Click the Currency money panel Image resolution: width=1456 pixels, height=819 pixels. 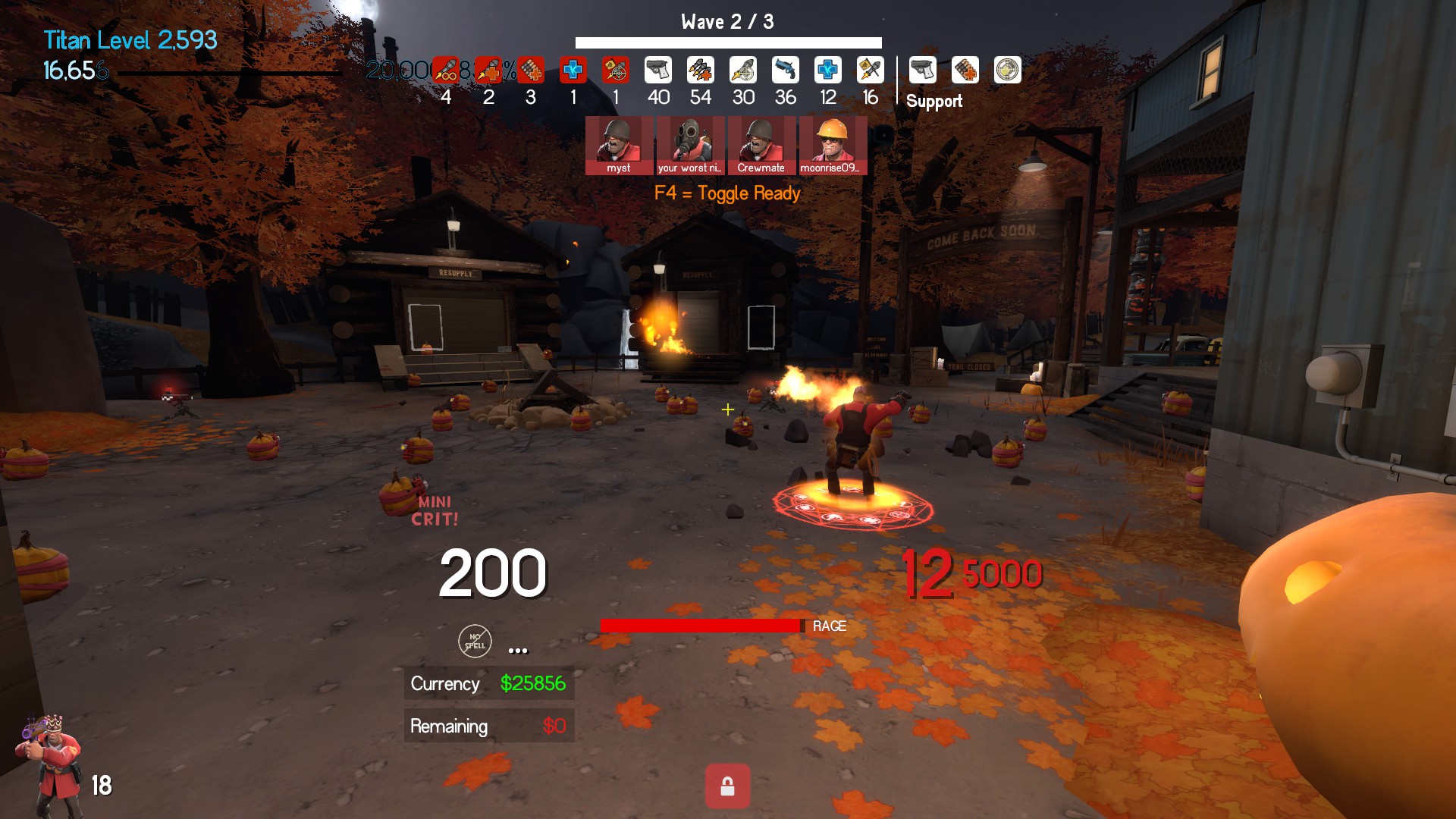click(488, 683)
